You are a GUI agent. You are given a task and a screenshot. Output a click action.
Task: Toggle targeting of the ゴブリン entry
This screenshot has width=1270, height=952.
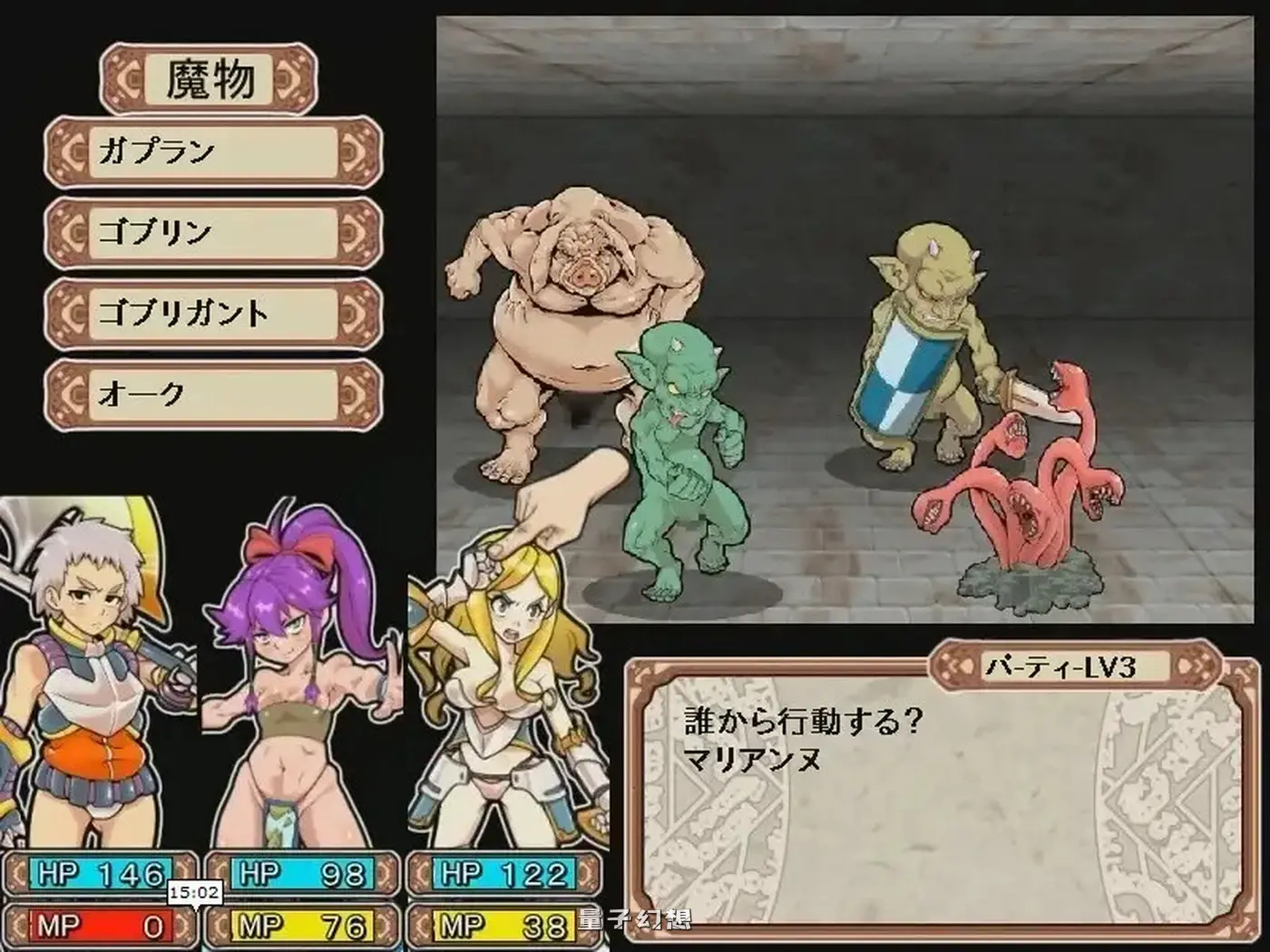pyautogui.click(x=209, y=231)
